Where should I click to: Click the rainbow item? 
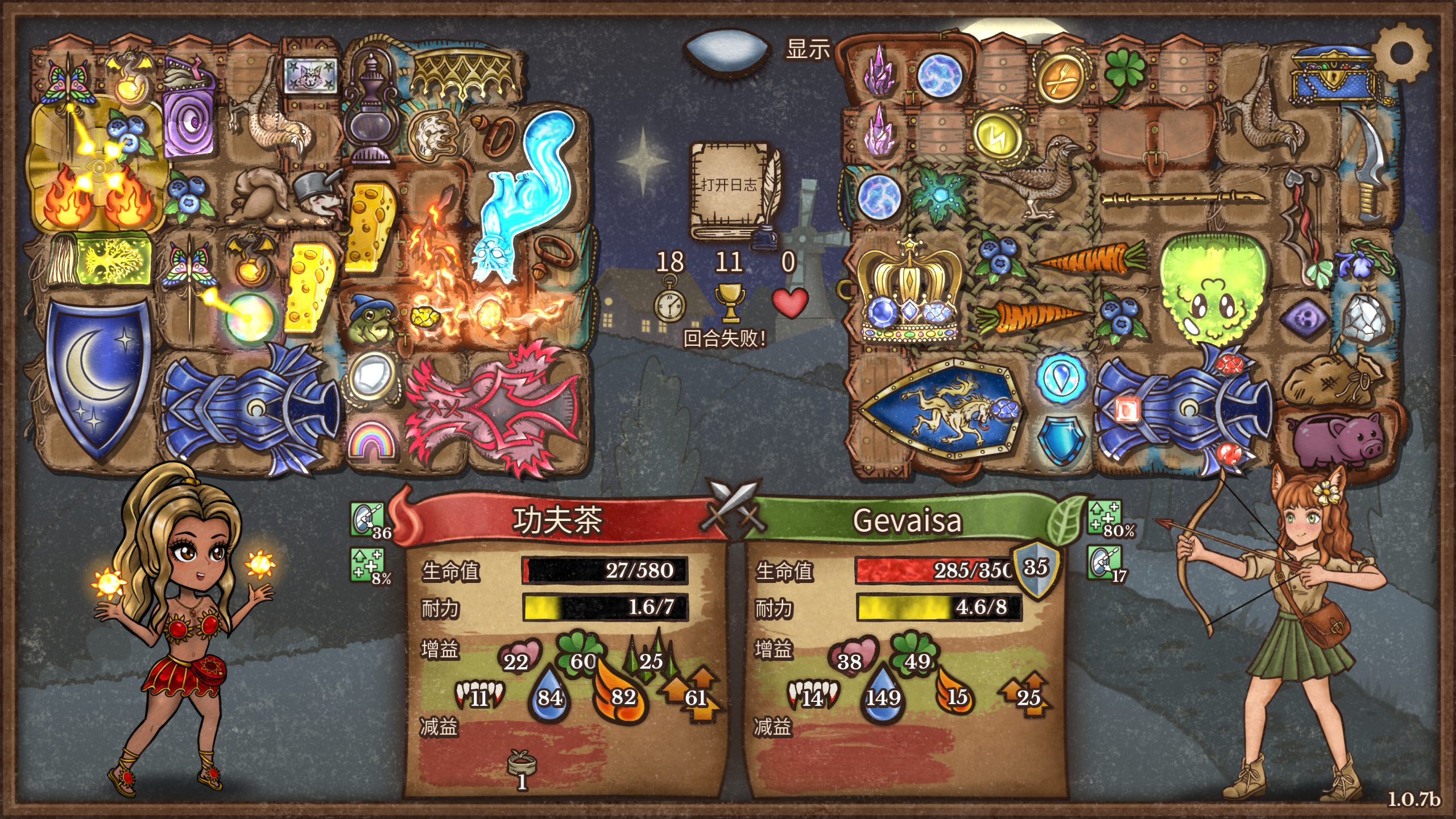pyautogui.click(x=371, y=440)
